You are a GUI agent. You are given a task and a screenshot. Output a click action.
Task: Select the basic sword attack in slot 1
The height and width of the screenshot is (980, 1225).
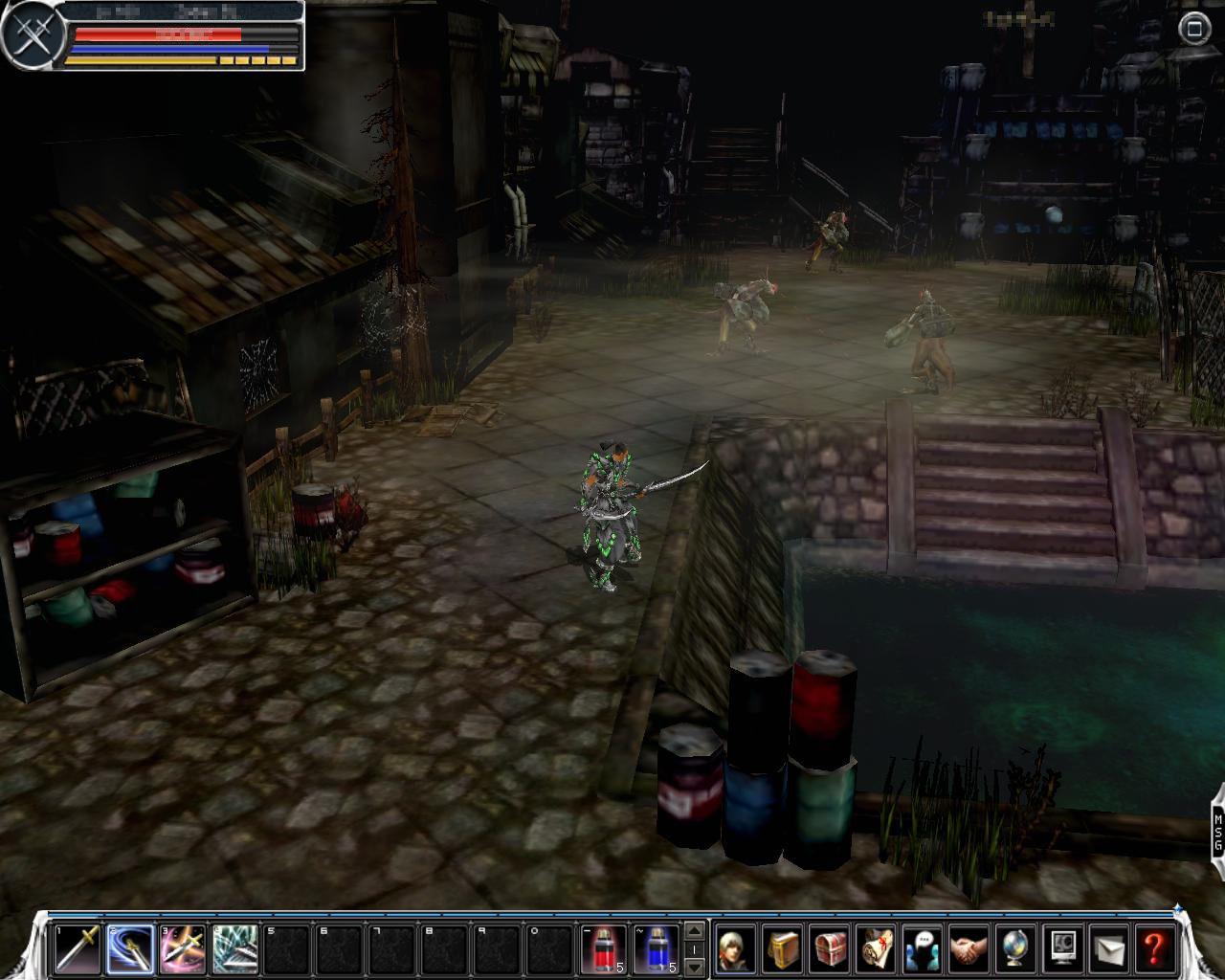tap(77, 948)
